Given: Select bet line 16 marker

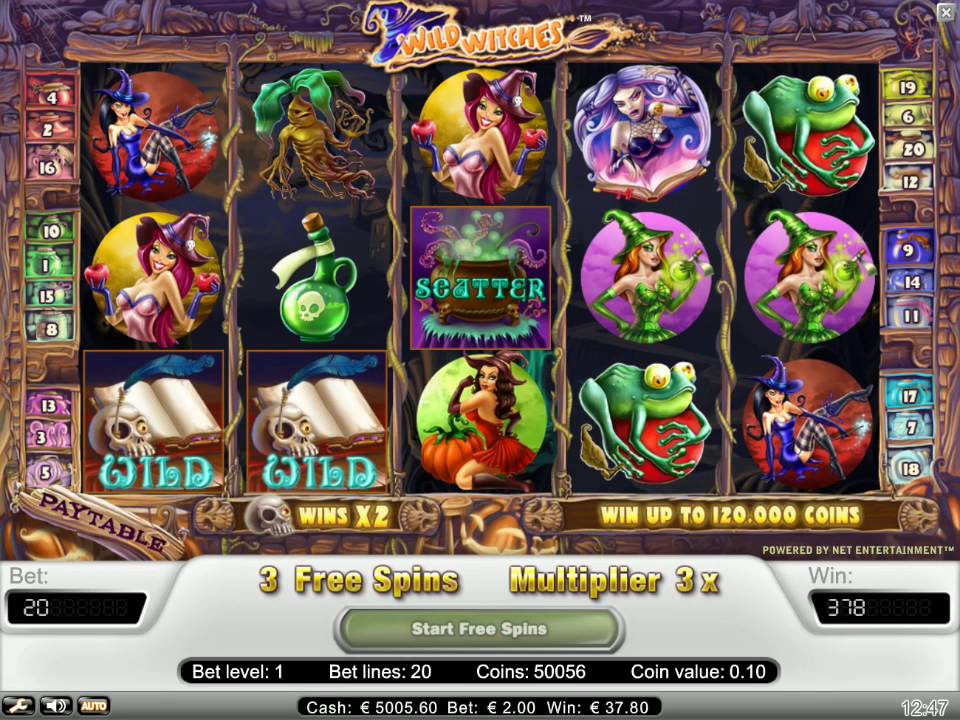Looking at the screenshot, I should coord(49,167).
